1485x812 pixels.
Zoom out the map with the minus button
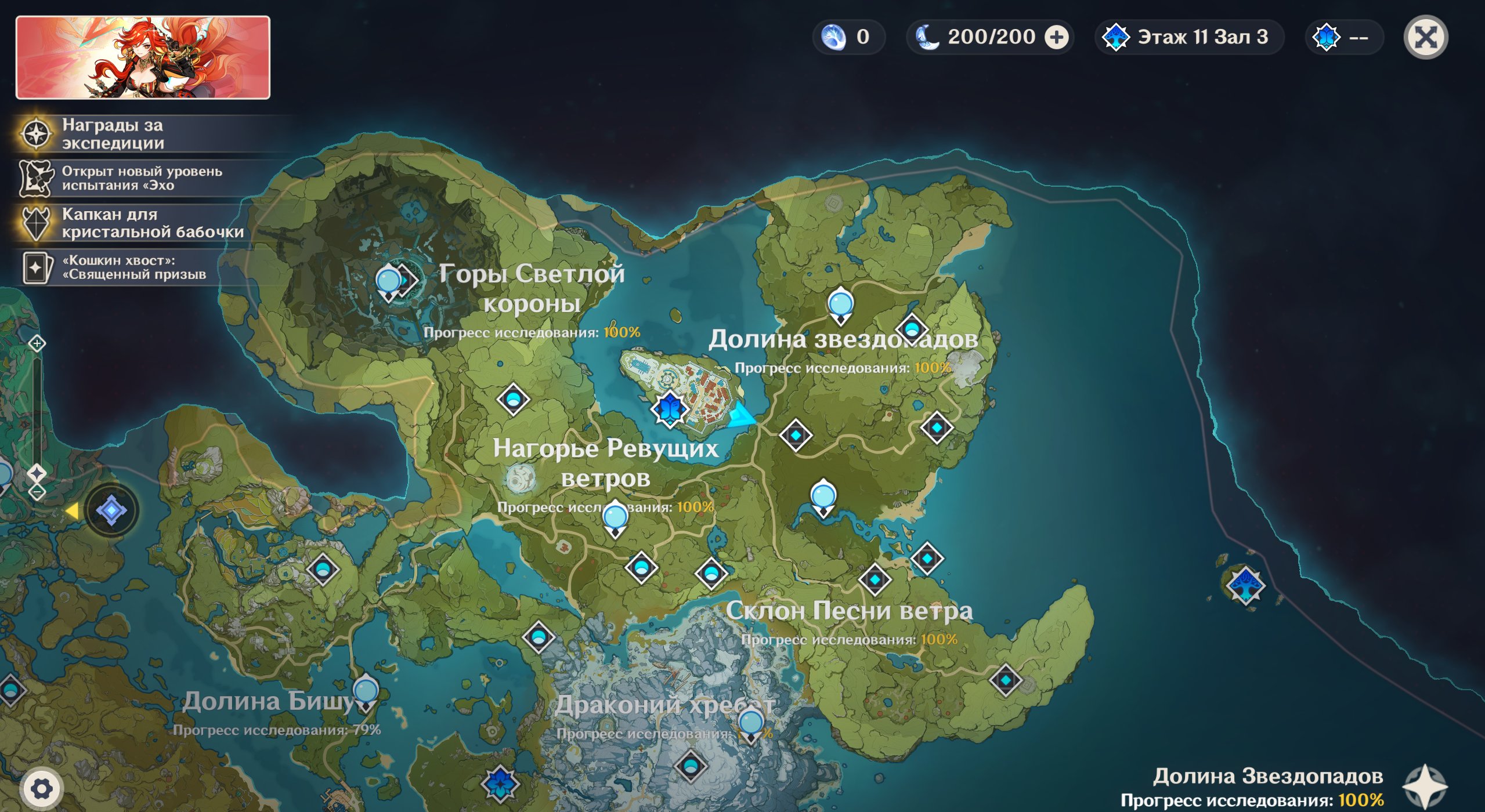pyautogui.click(x=37, y=492)
